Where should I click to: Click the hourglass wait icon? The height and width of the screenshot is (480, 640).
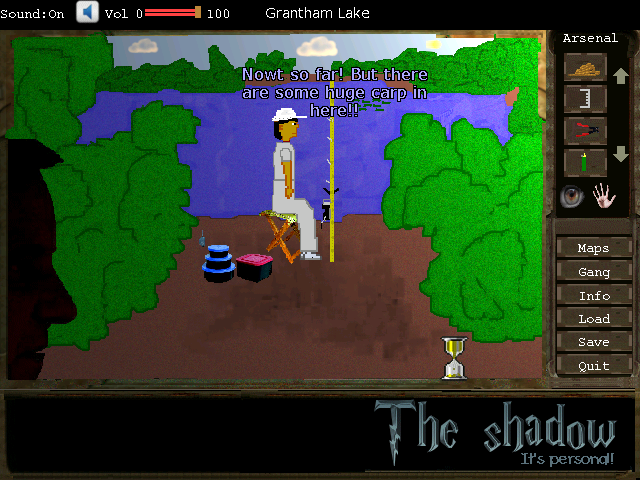(x=455, y=358)
